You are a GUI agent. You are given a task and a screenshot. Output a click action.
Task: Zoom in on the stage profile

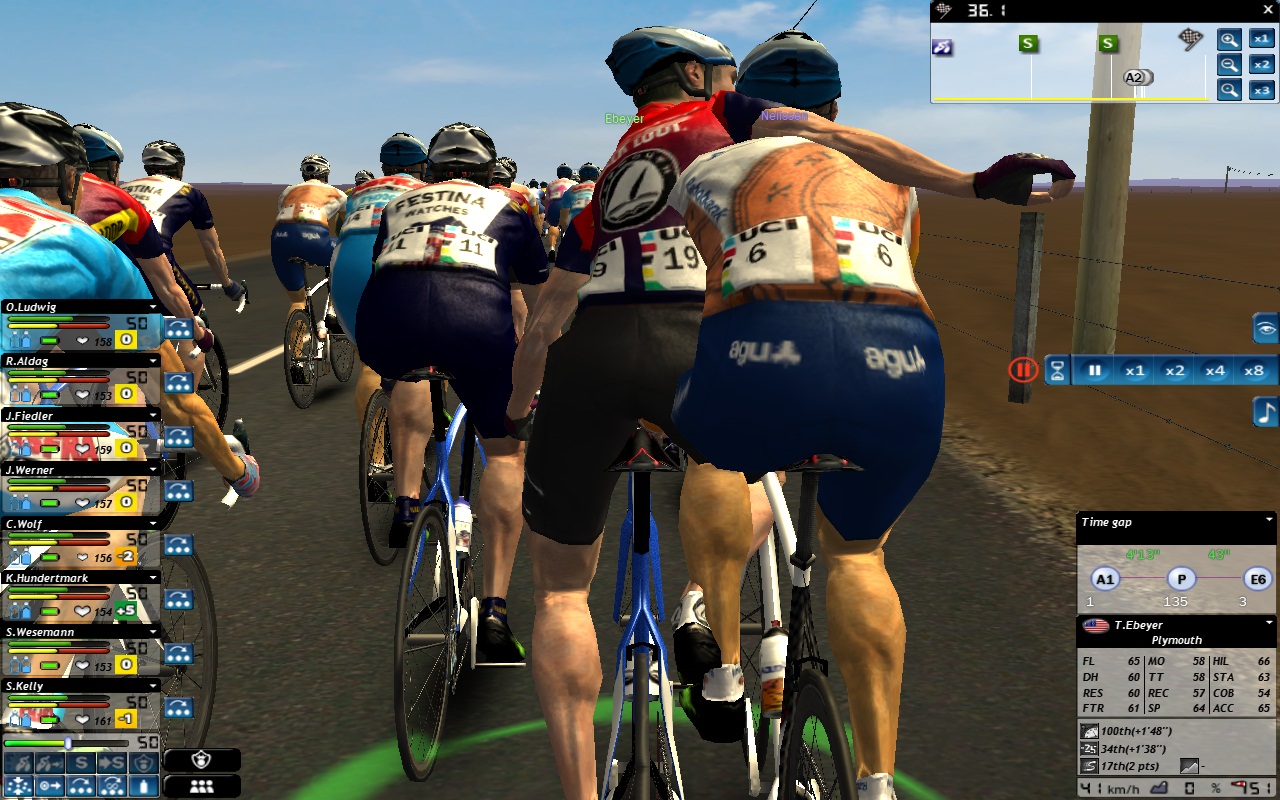[x=1229, y=40]
